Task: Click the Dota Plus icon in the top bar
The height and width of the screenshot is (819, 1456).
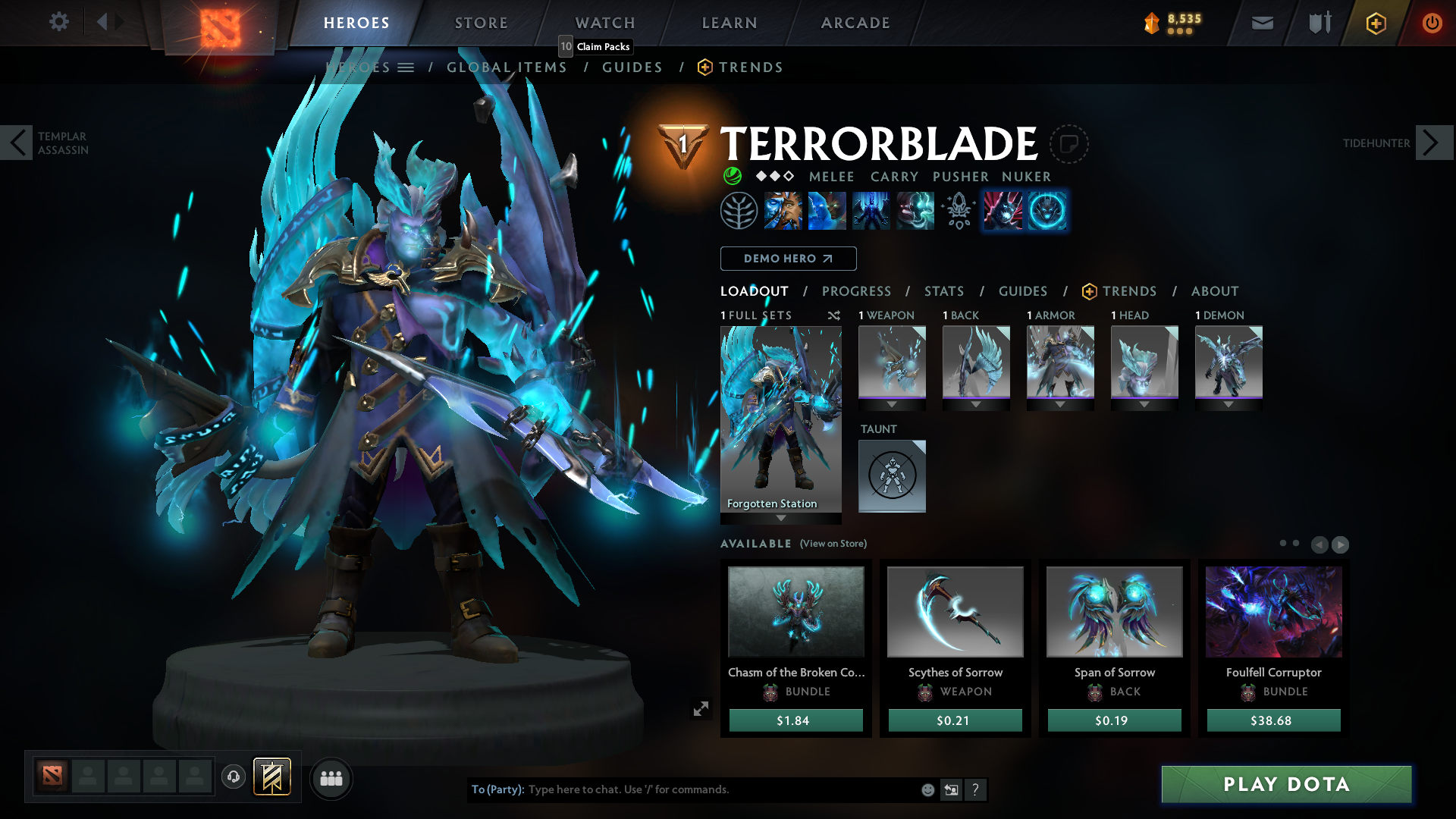Action: point(1375,23)
